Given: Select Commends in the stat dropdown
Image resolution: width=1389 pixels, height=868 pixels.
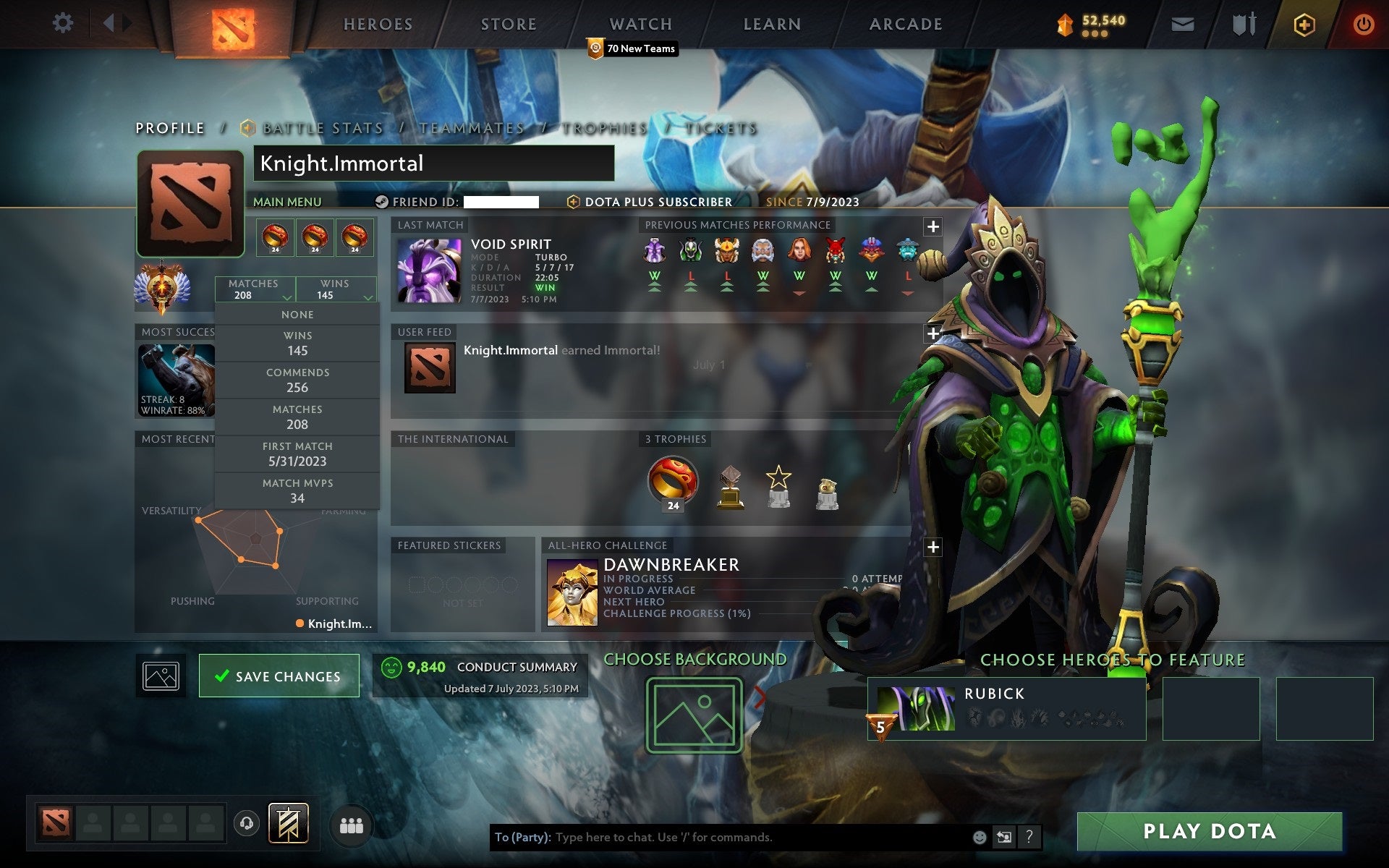Looking at the screenshot, I should pos(297,380).
